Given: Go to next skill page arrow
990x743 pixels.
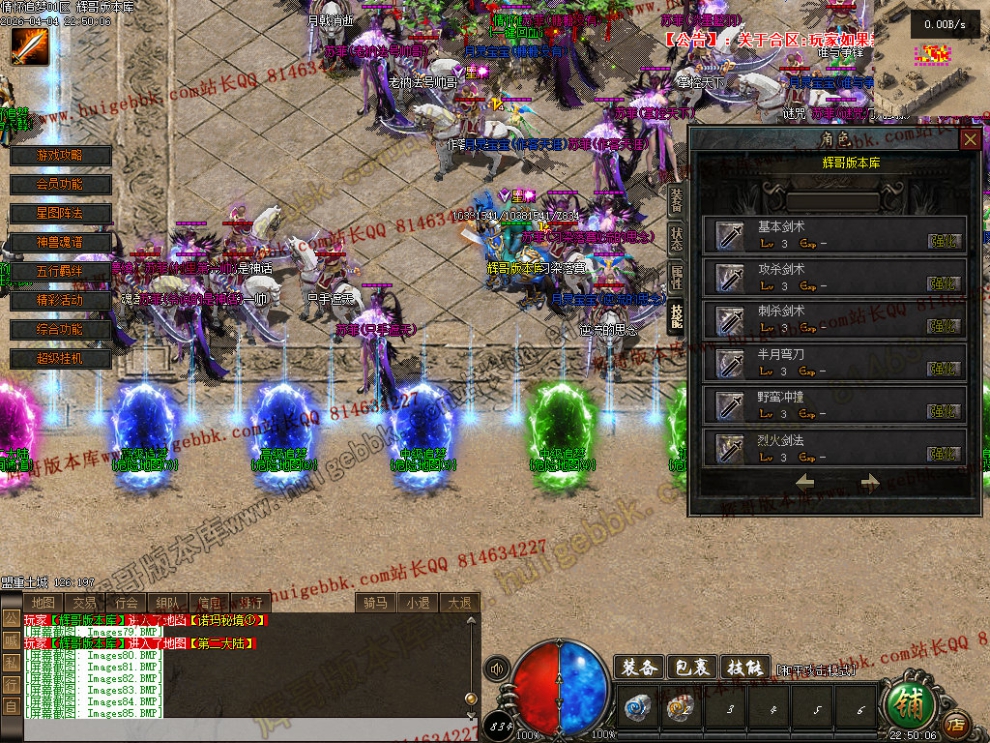Looking at the screenshot, I should pyautogui.click(x=869, y=483).
